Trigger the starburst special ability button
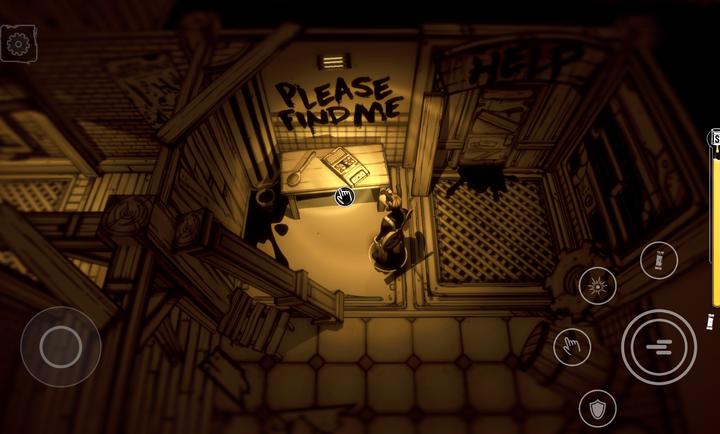Image resolution: width=720 pixels, height=434 pixels. (597, 287)
